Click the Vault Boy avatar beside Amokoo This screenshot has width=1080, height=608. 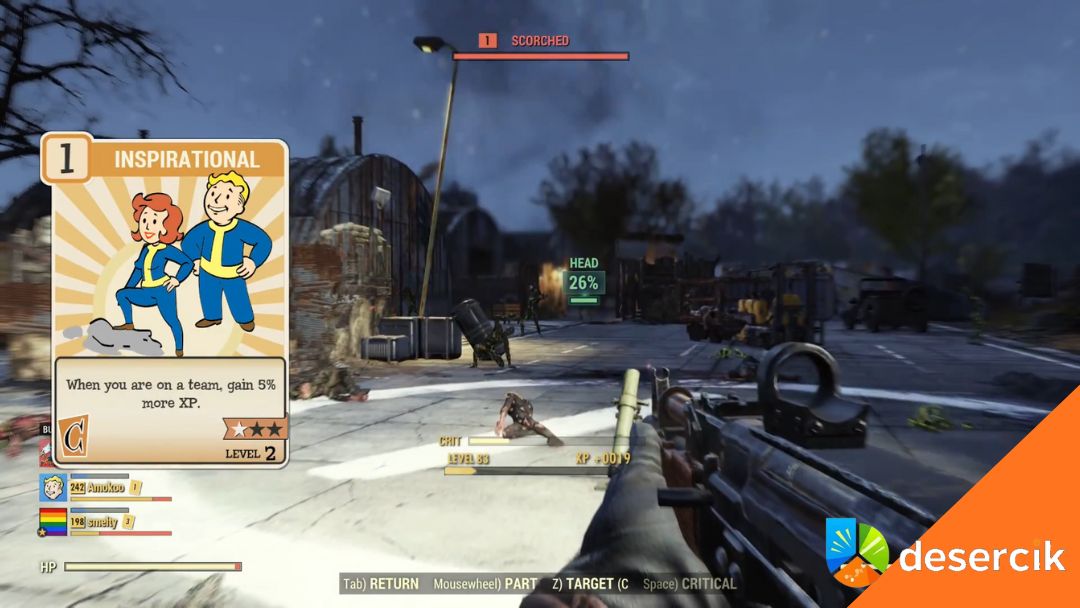53,487
